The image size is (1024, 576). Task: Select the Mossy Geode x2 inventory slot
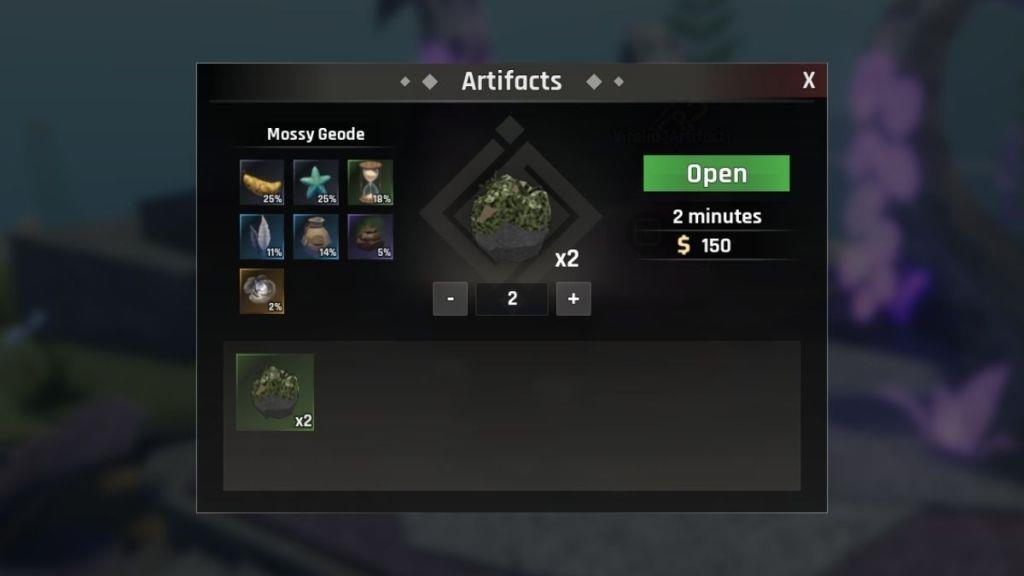coord(275,392)
